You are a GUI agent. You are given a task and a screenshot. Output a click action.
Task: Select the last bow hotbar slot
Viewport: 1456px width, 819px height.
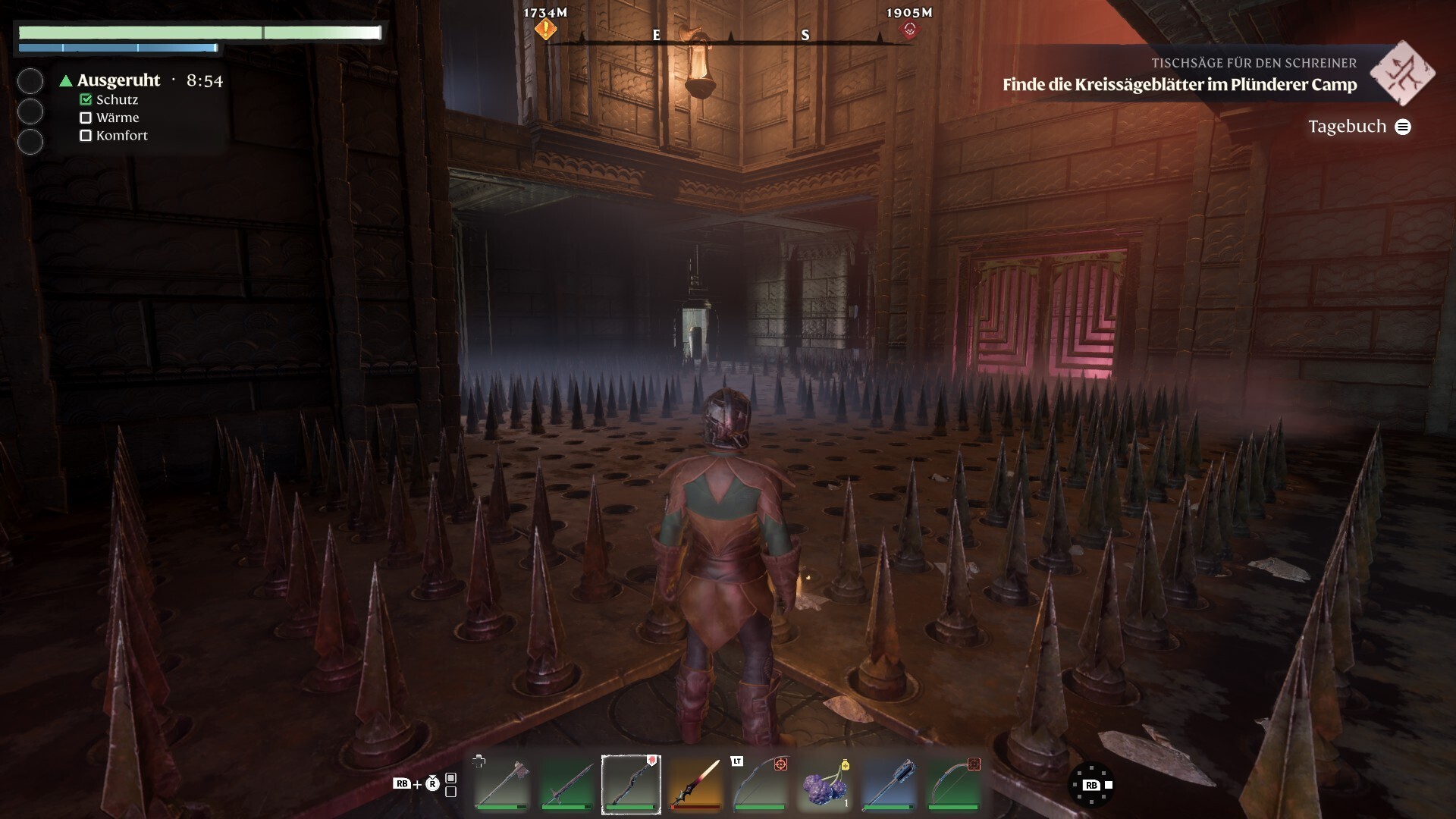[954, 784]
